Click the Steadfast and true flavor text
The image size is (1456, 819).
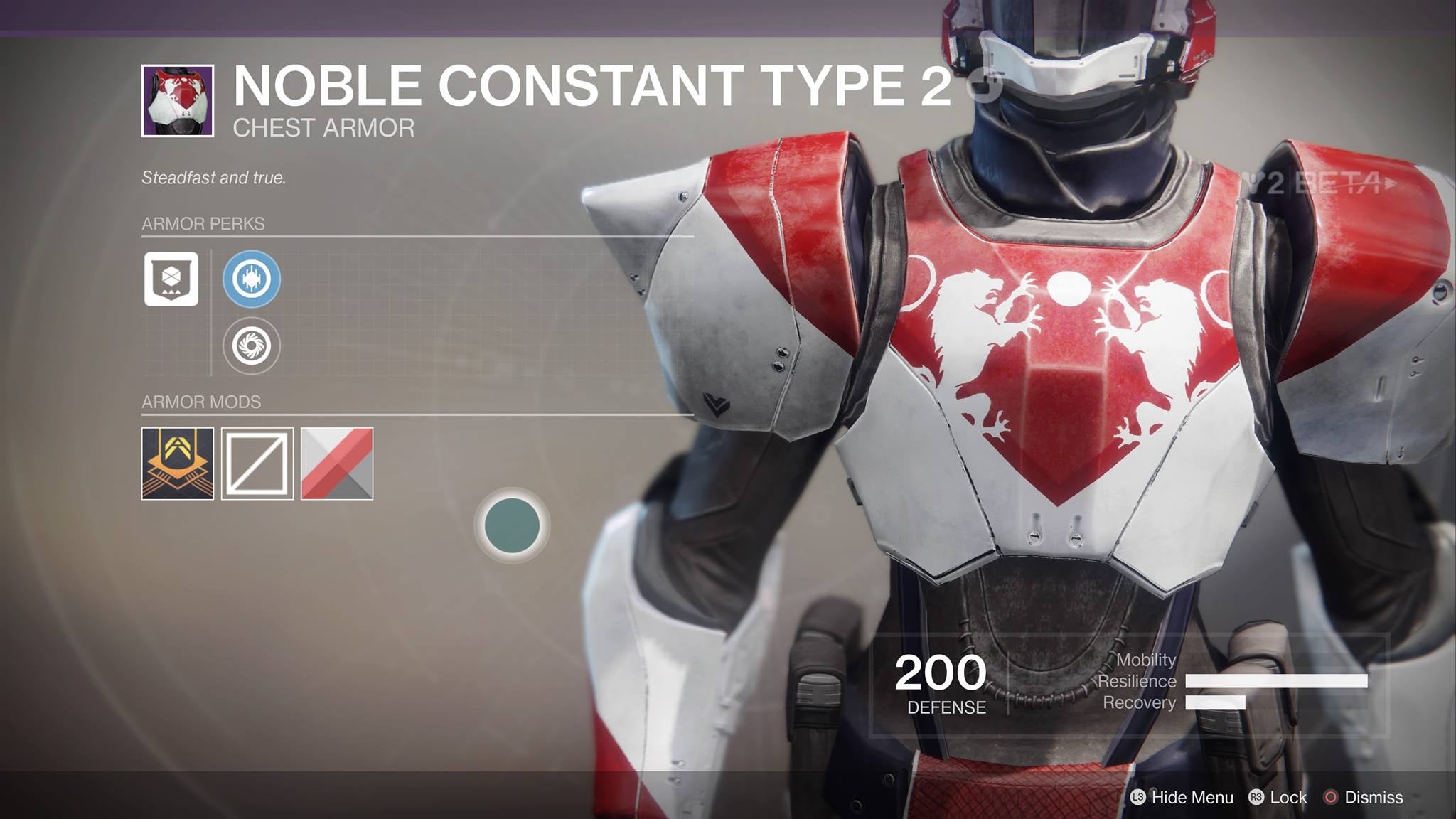(x=213, y=178)
